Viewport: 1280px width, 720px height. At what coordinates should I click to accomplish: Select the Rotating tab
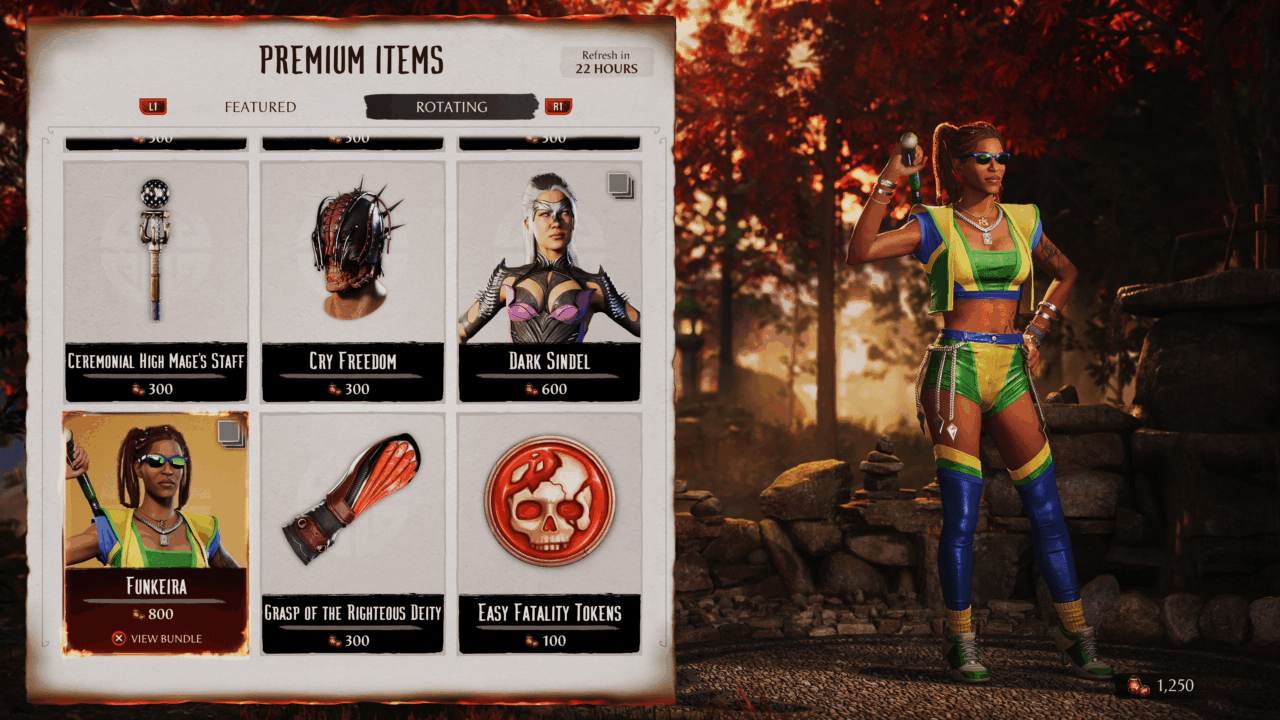point(452,107)
